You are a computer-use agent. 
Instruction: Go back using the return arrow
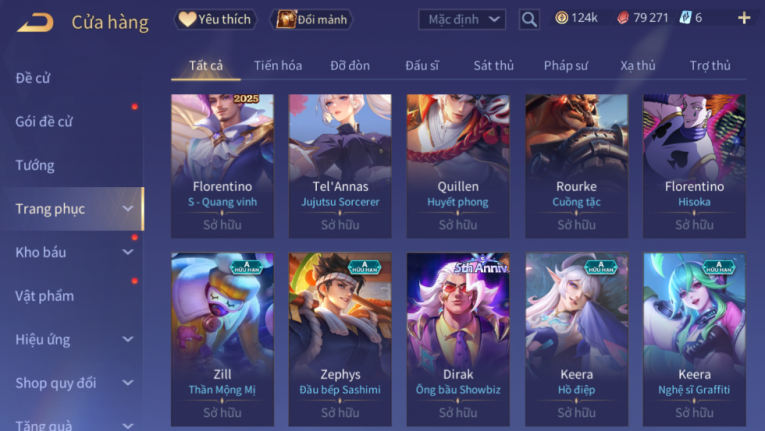click(x=35, y=21)
